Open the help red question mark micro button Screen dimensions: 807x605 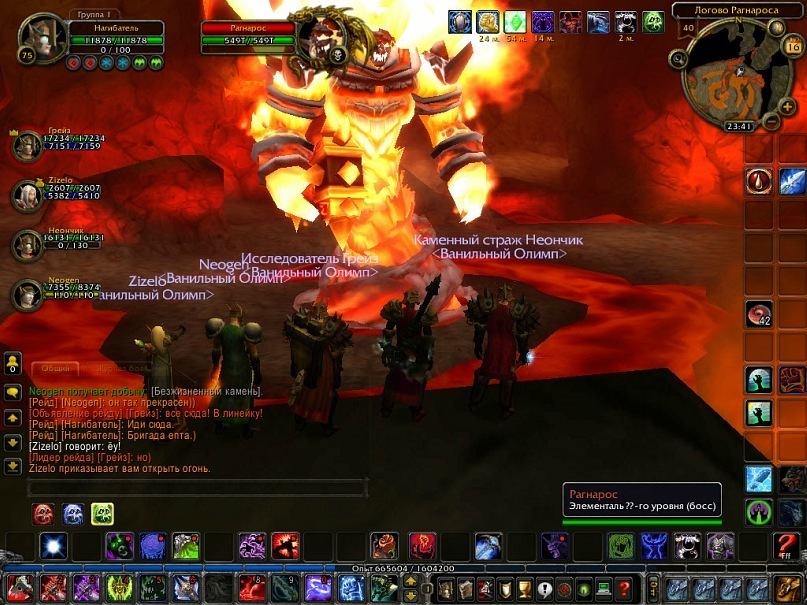(624, 588)
